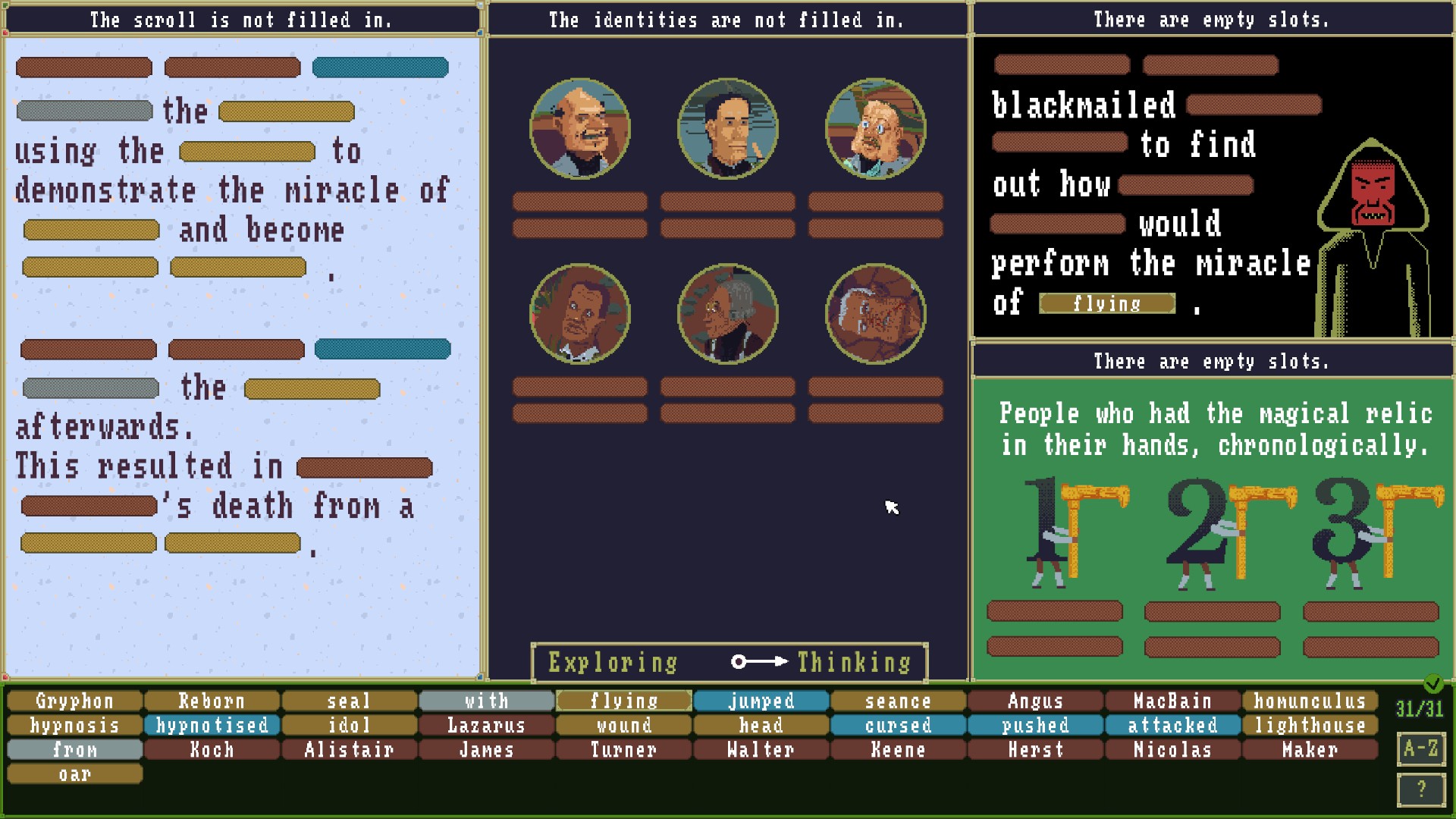Select the 'oar' word tile
The height and width of the screenshot is (819, 1456).
[x=75, y=774]
